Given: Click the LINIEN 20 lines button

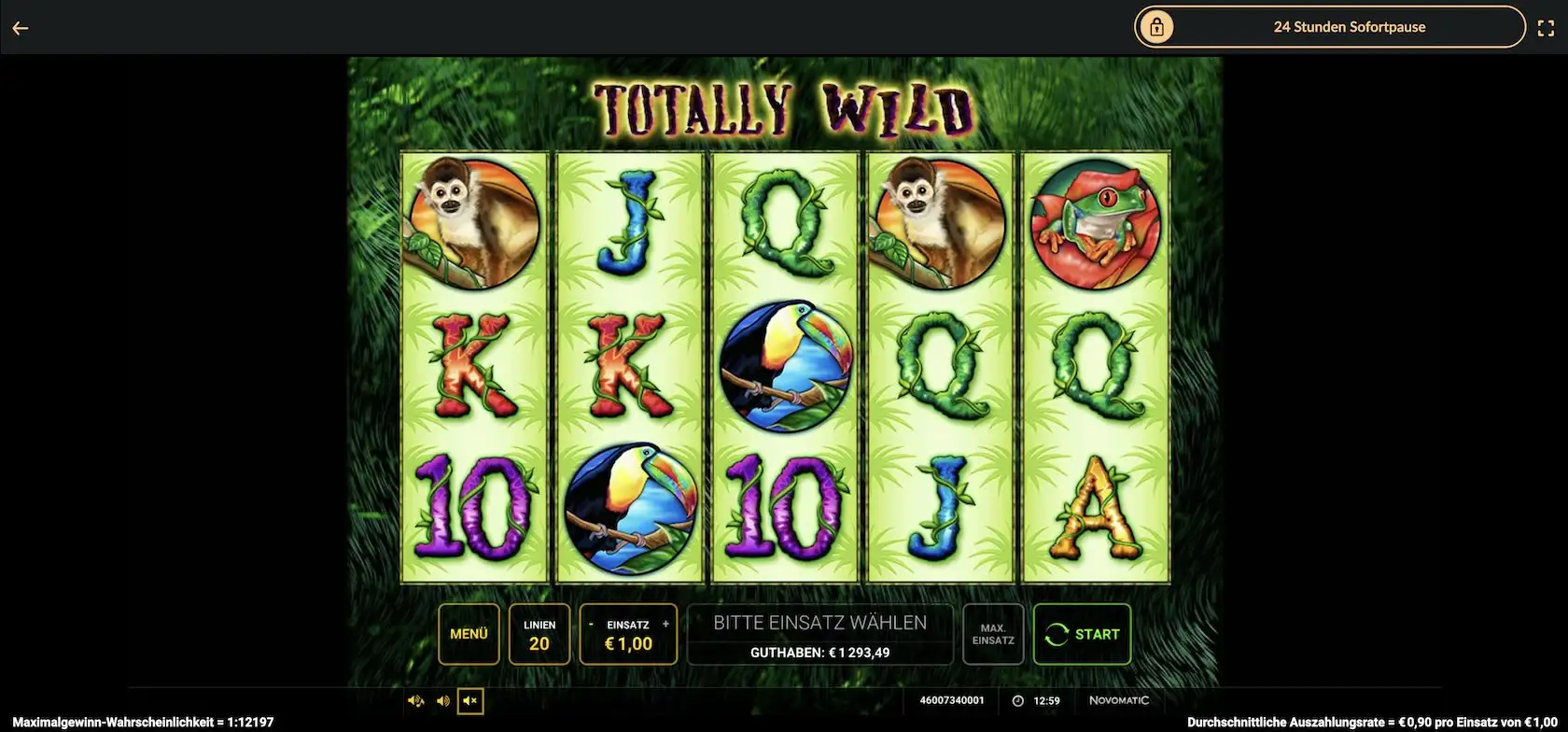Looking at the screenshot, I should (539, 634).
